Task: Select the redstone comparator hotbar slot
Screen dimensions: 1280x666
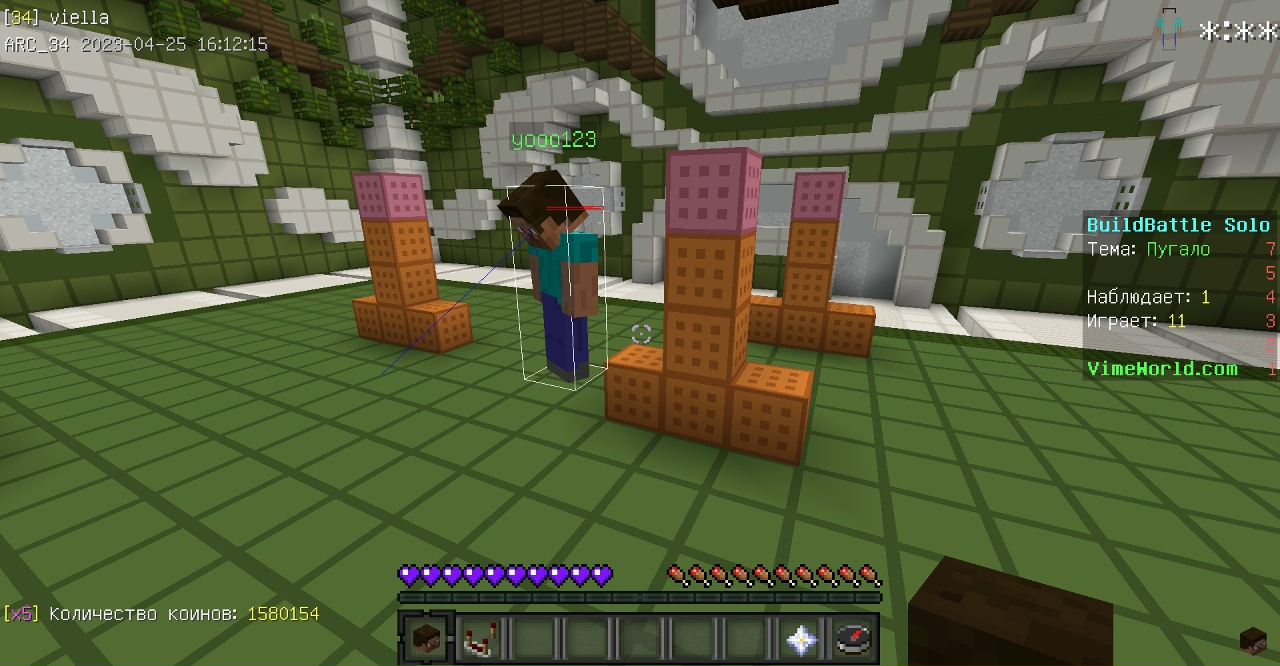Action: (480, 638)
